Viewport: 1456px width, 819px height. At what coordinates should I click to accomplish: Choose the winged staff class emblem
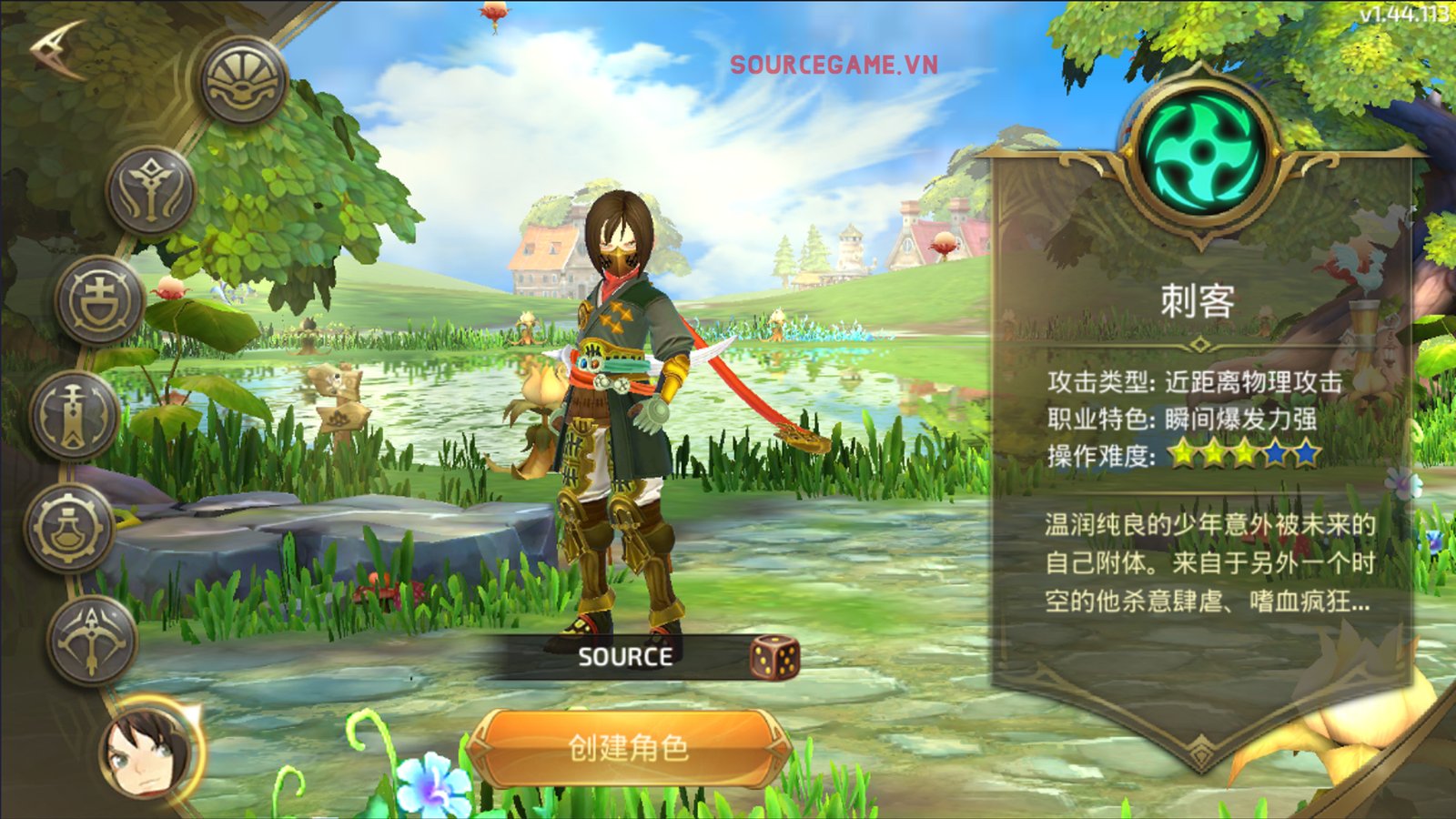coord(151,191)
